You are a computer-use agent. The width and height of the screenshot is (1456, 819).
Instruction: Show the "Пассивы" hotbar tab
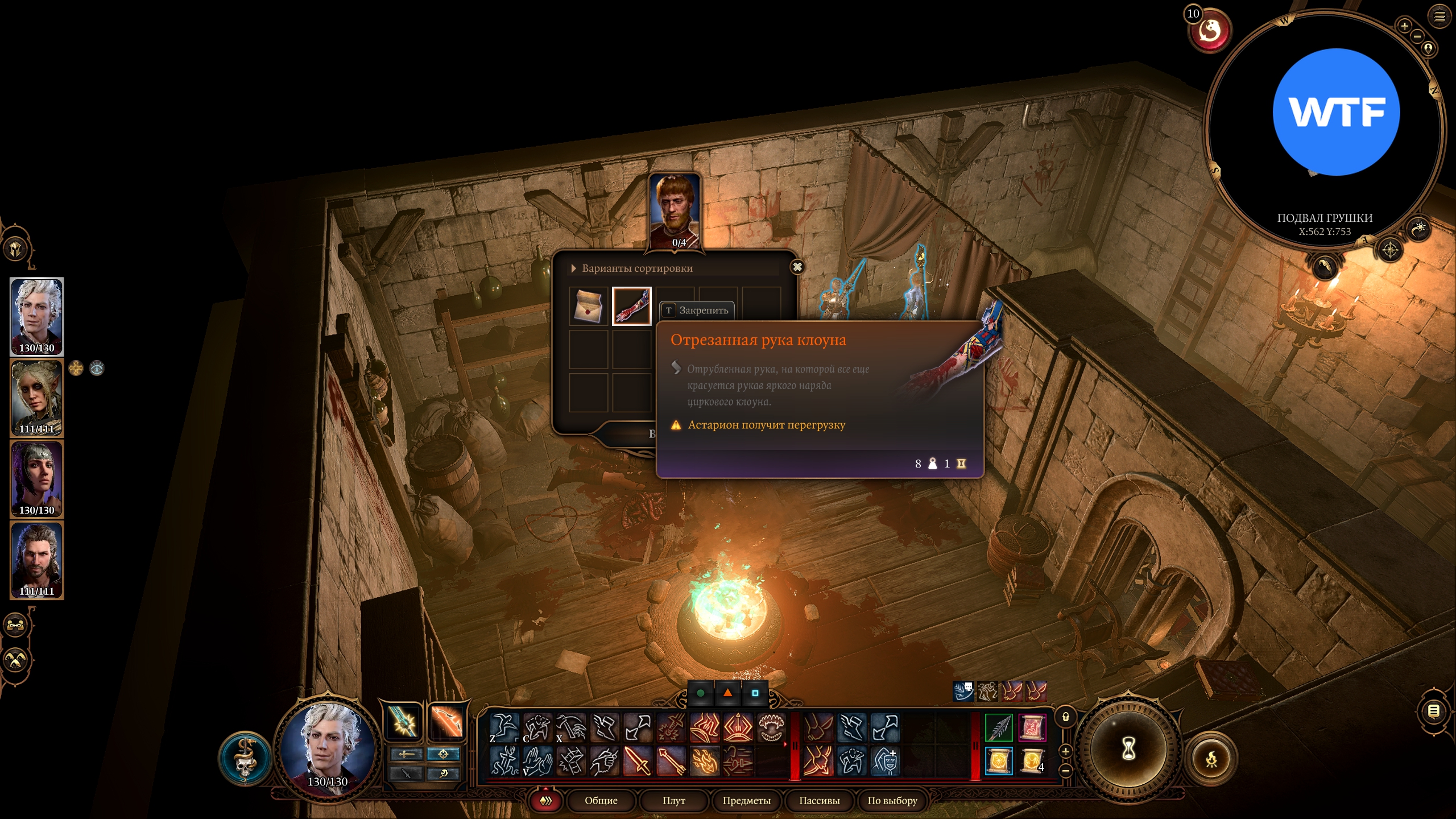819,801
